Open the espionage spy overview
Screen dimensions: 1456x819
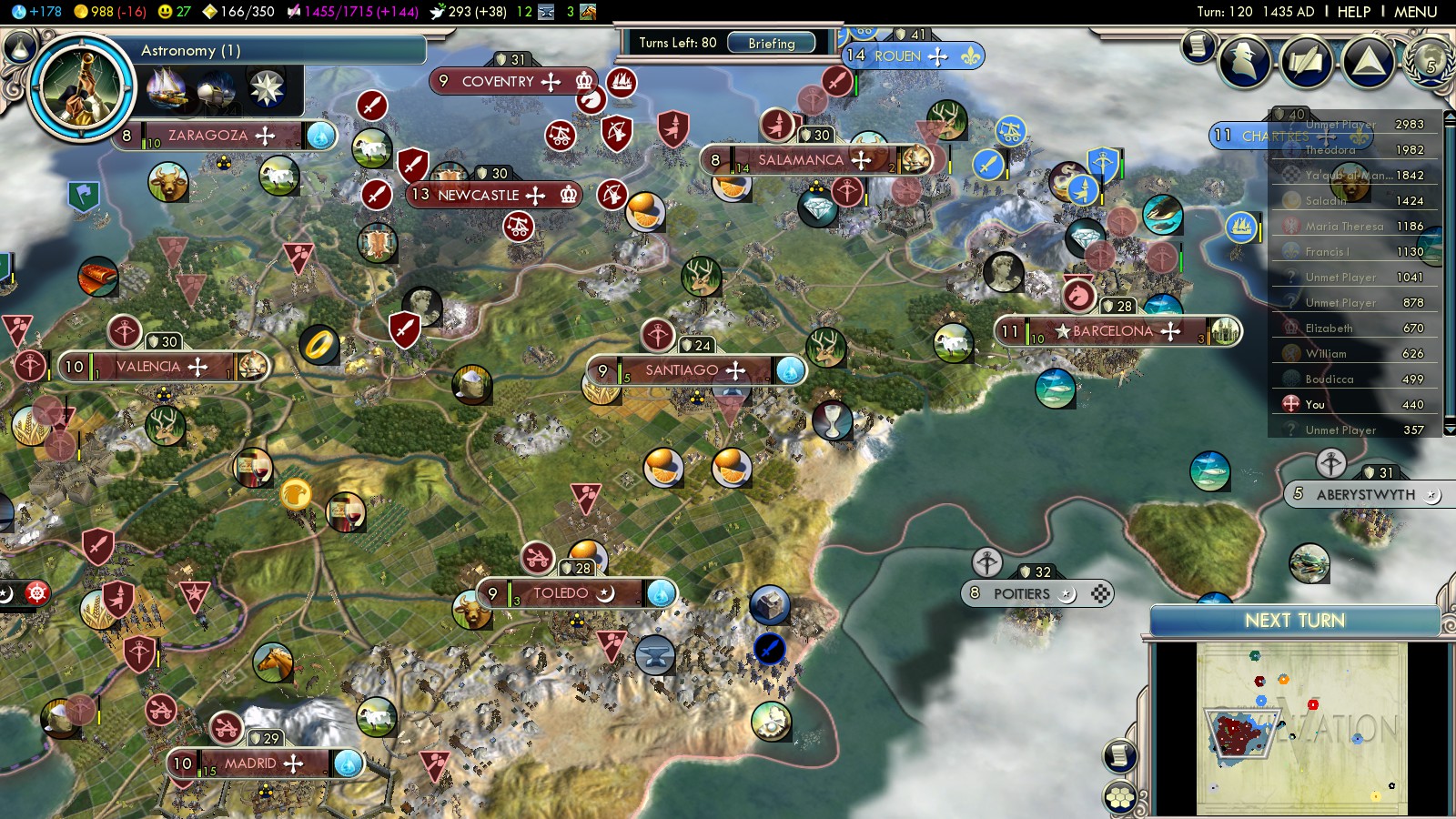point(1244,62)
